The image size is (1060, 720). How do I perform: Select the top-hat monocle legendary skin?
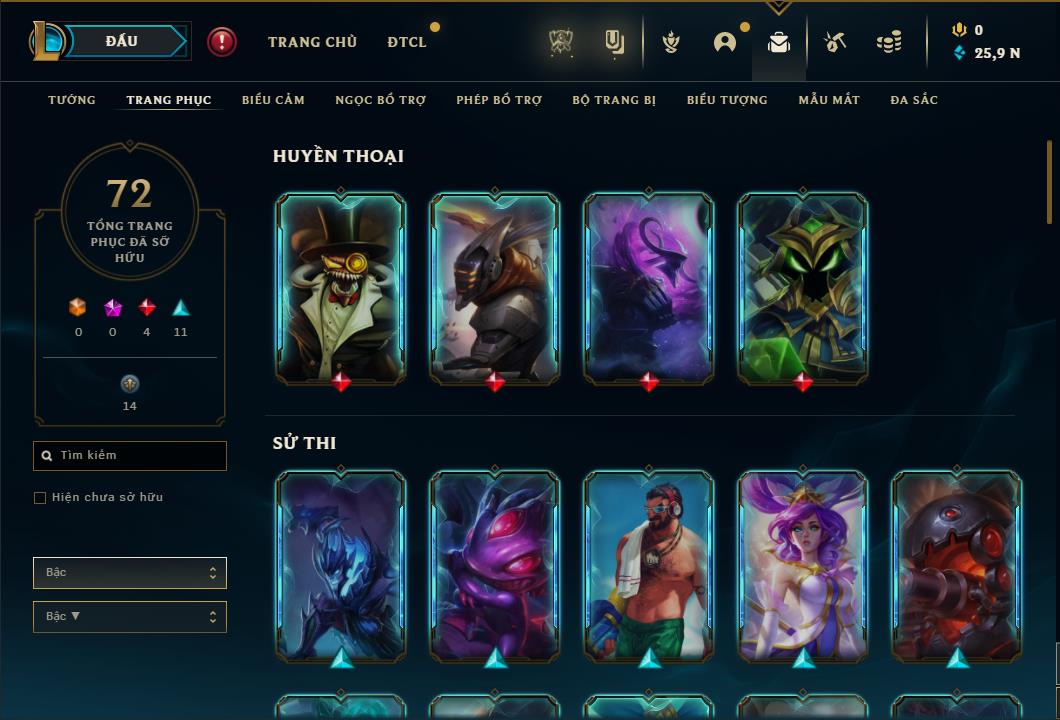[x=341, y=287]
